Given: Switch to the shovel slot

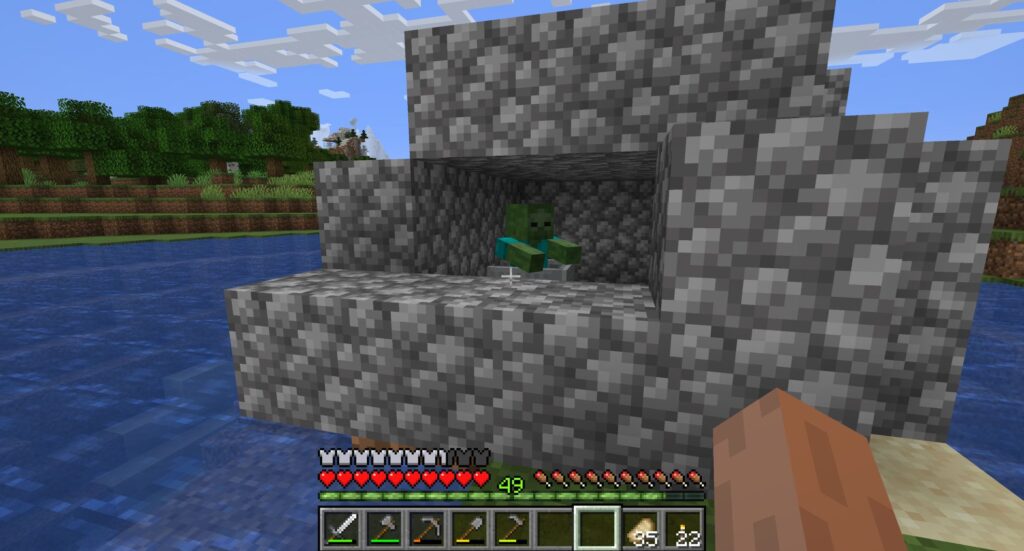Looking at the screenshot, I should pos(468,528).
